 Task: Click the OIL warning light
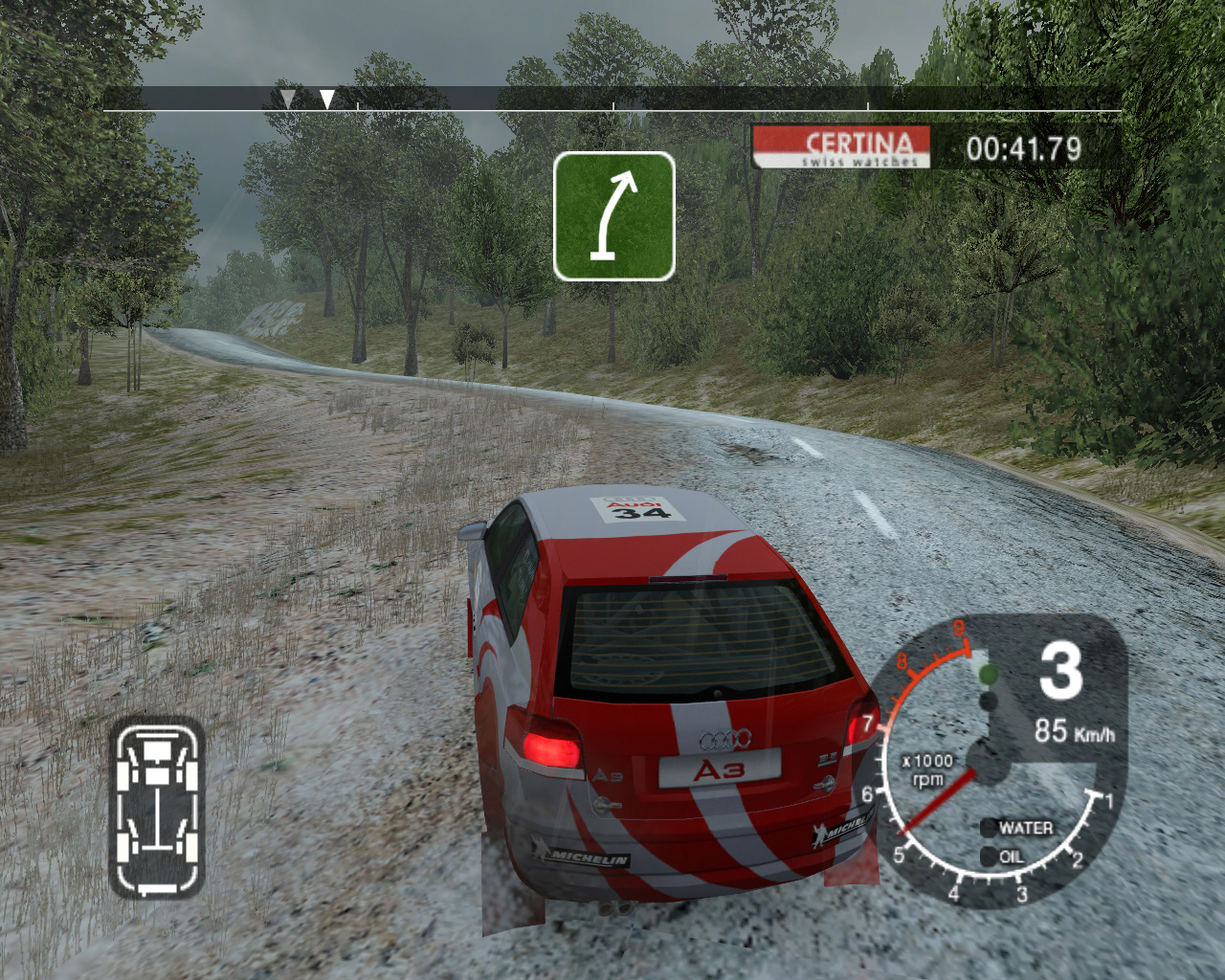click(x=989, y=857)
